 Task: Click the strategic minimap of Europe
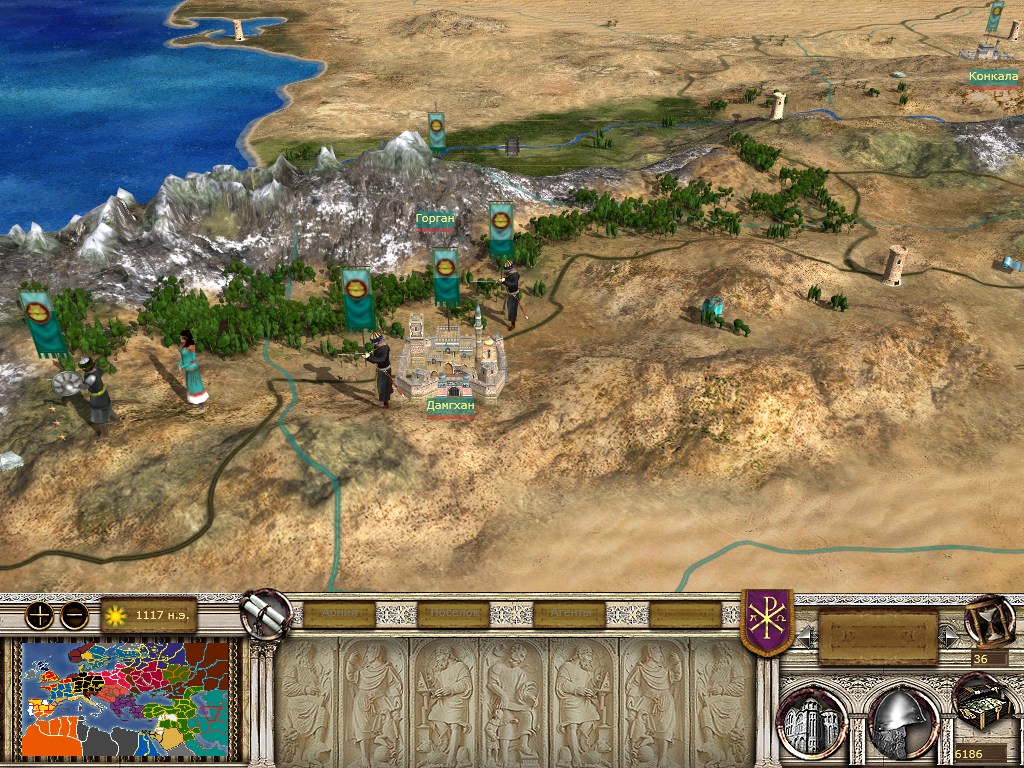pos(128,699)
